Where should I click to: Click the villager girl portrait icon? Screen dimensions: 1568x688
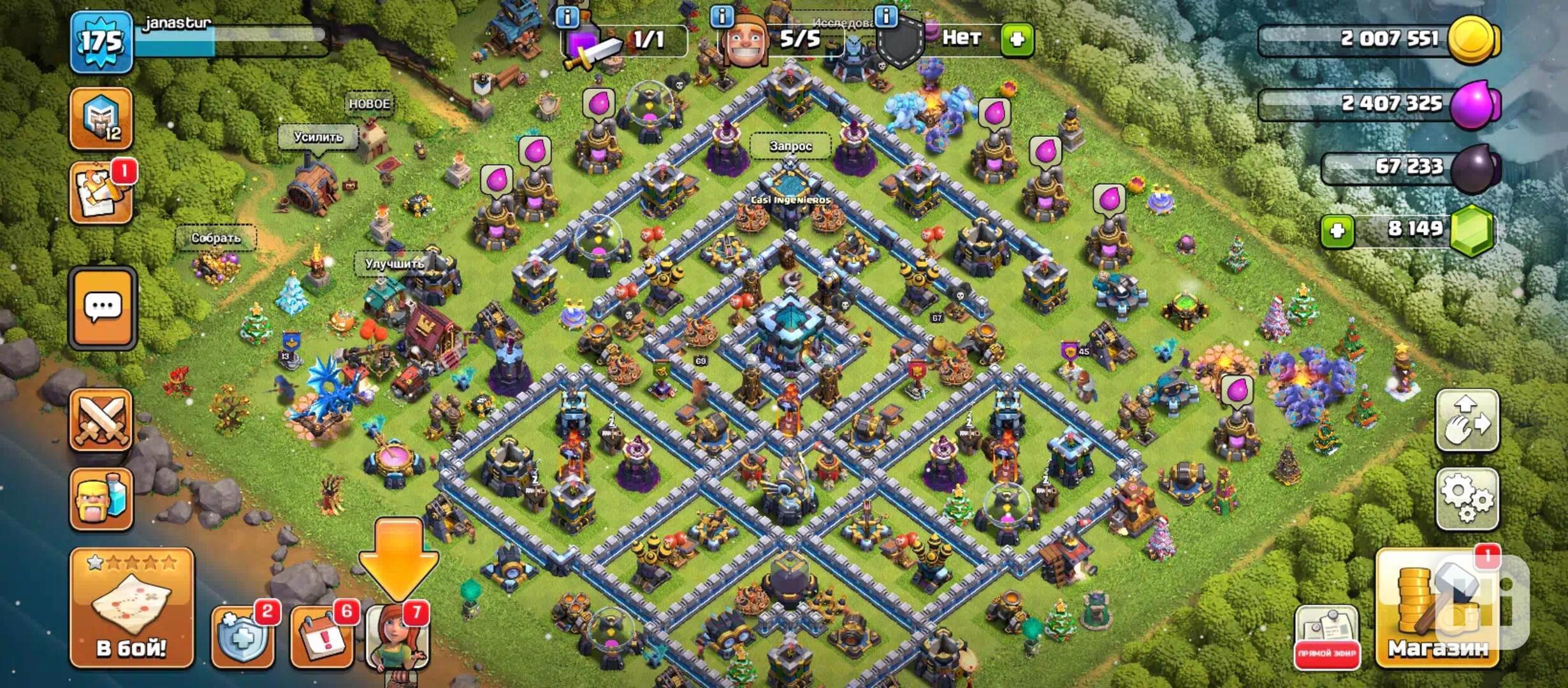[398, 636]
